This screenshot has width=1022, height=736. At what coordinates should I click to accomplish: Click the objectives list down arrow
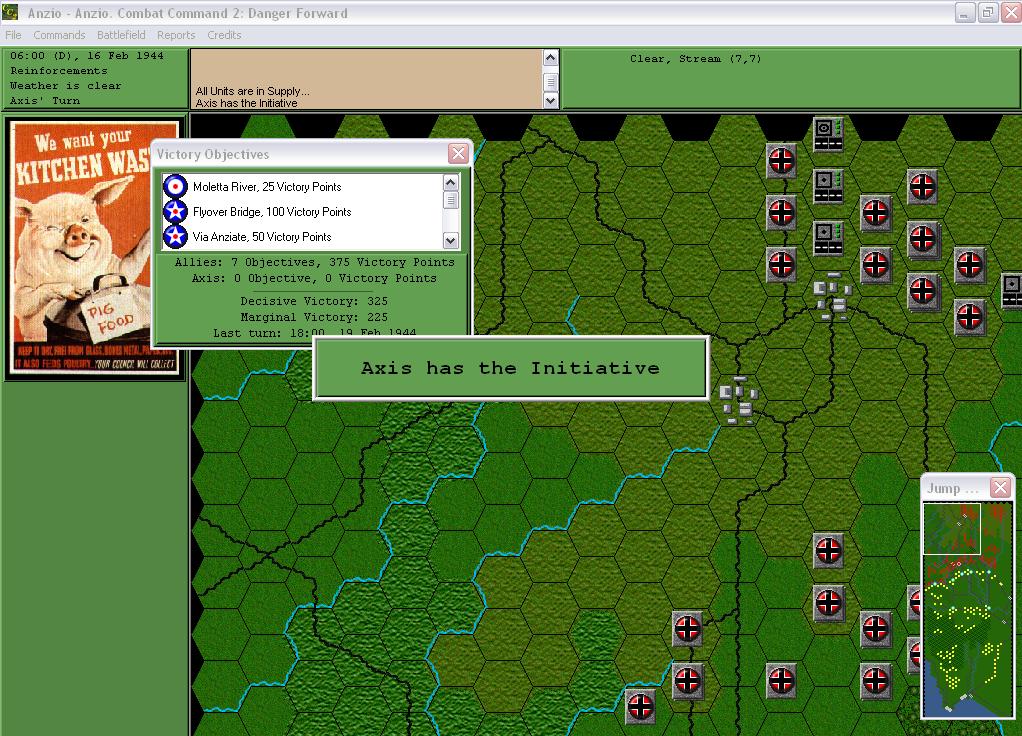coord(450,240)
